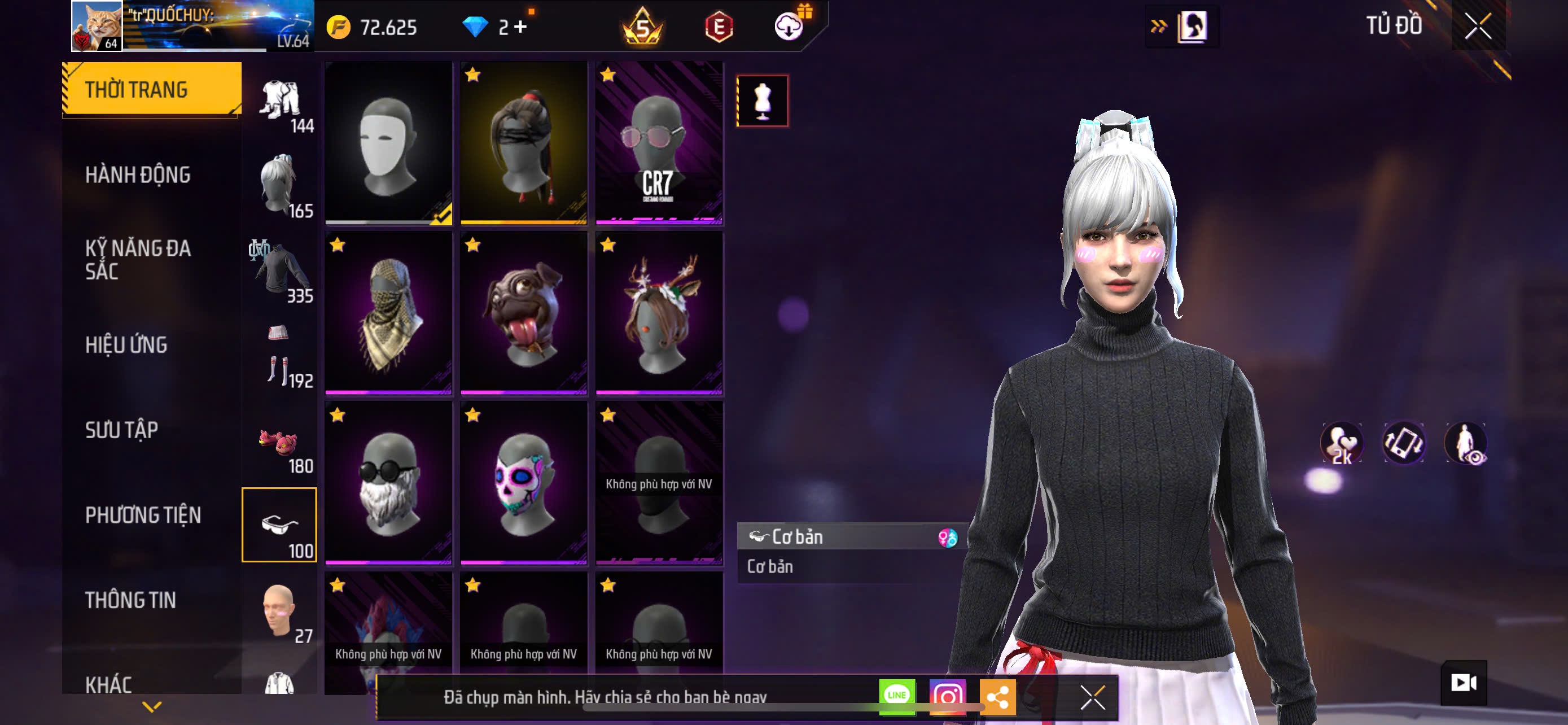Image resolution: width=1568 pixels, height=725 pixels.
Task: Share screenshot via LINE
Action: click(897, 696)
